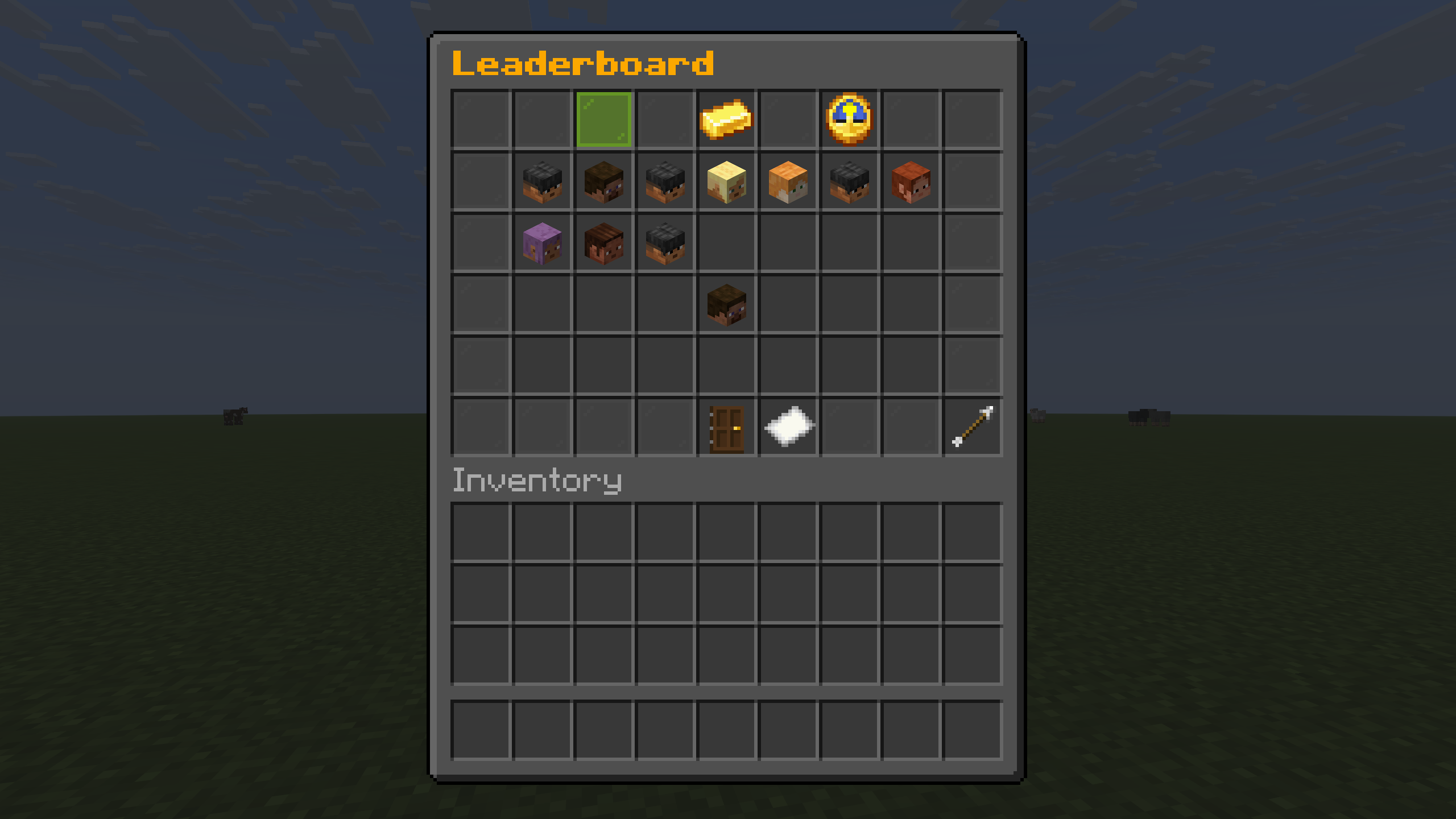
Task: Click the blond-haired player head
Action: click(727, 182)
